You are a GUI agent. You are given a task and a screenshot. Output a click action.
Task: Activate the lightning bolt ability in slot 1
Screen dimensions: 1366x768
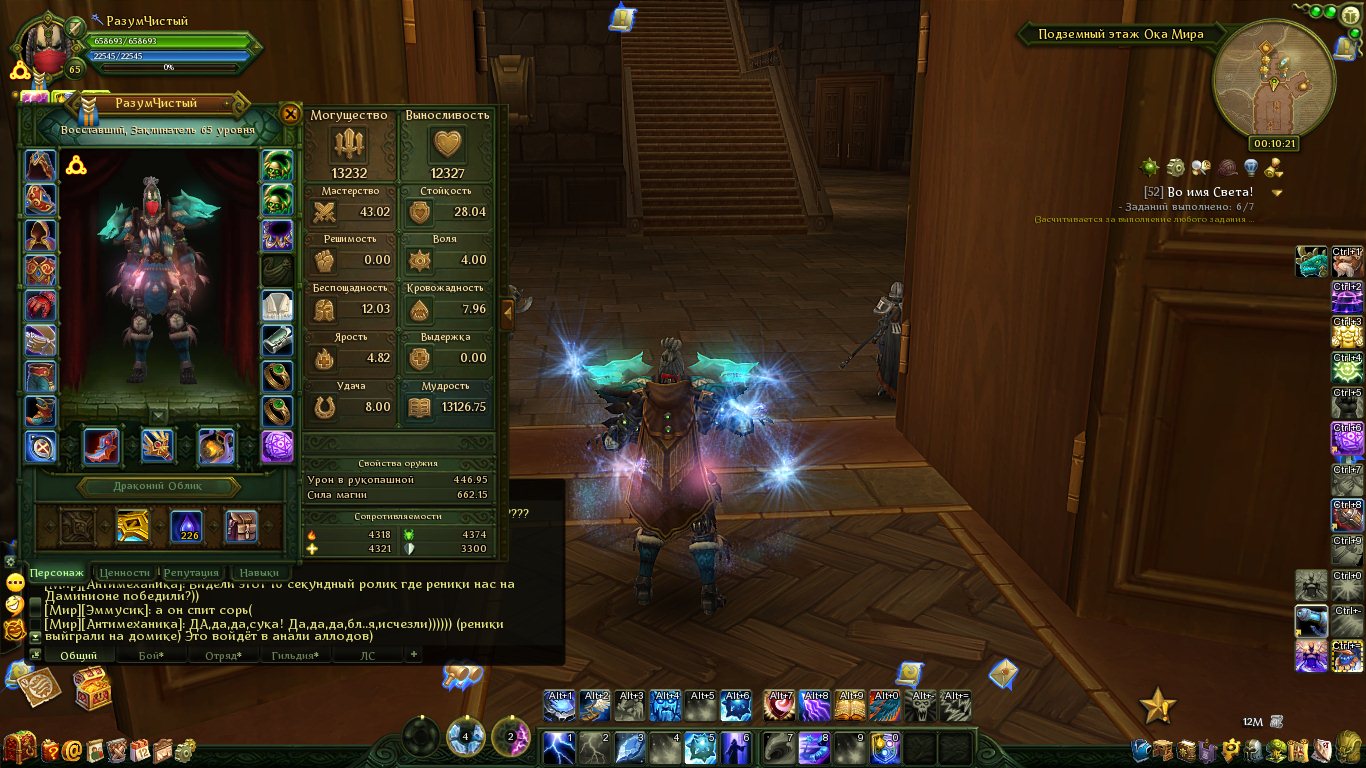coord(559,747)
